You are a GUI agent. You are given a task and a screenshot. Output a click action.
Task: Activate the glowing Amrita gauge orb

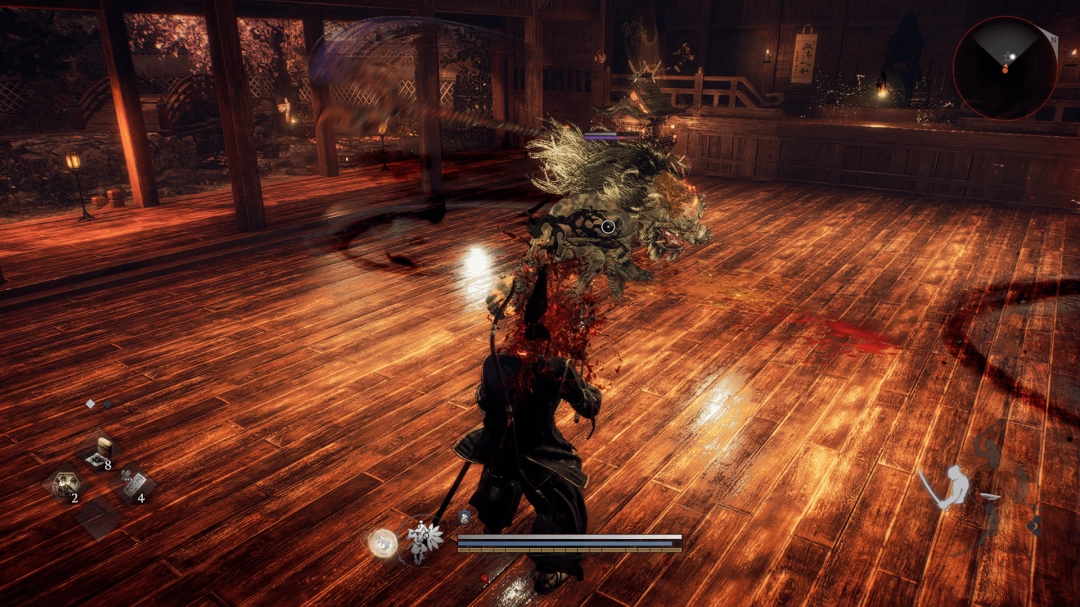(x=382, y=543)
